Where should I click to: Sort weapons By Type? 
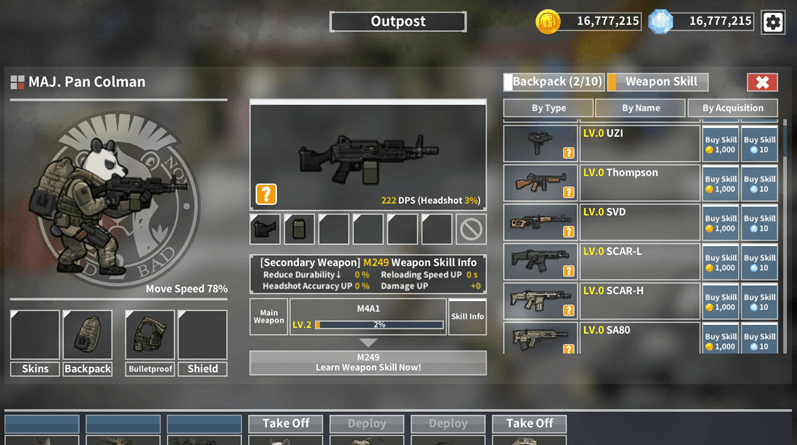pos(548,108)
